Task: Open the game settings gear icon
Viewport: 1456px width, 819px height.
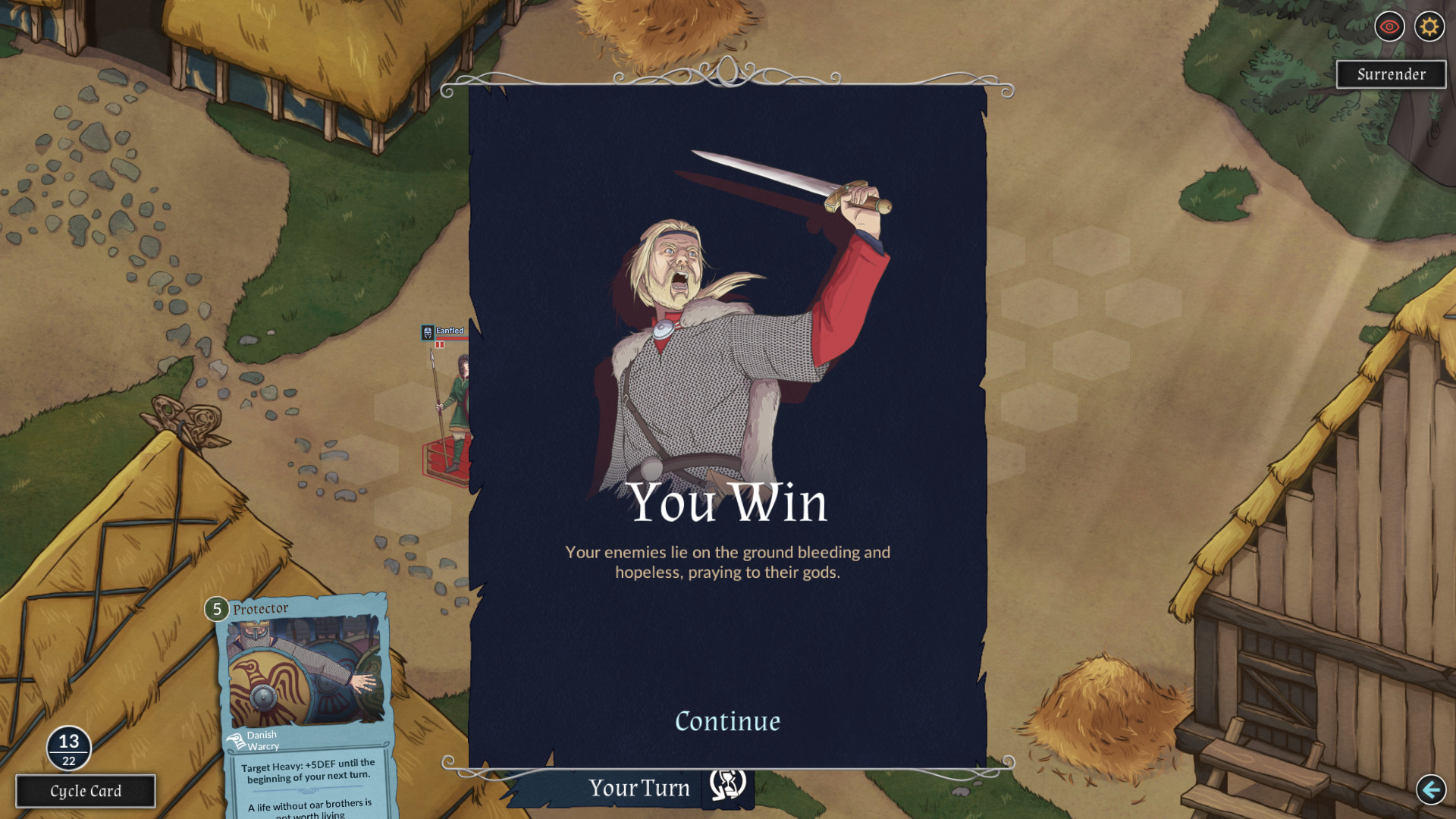Action: click(1429, 27)
